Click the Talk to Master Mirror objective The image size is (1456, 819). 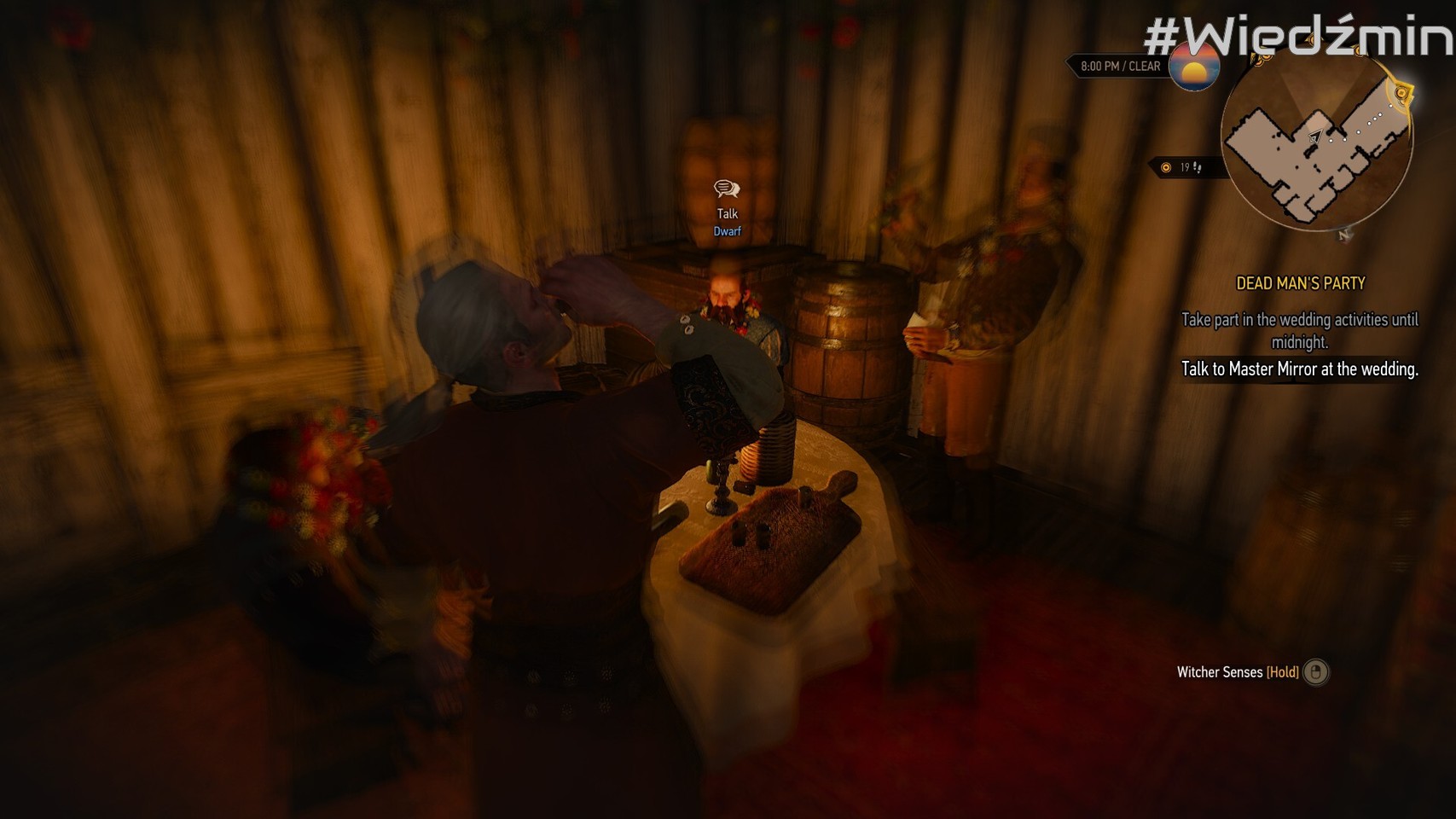coord(1299,369)
